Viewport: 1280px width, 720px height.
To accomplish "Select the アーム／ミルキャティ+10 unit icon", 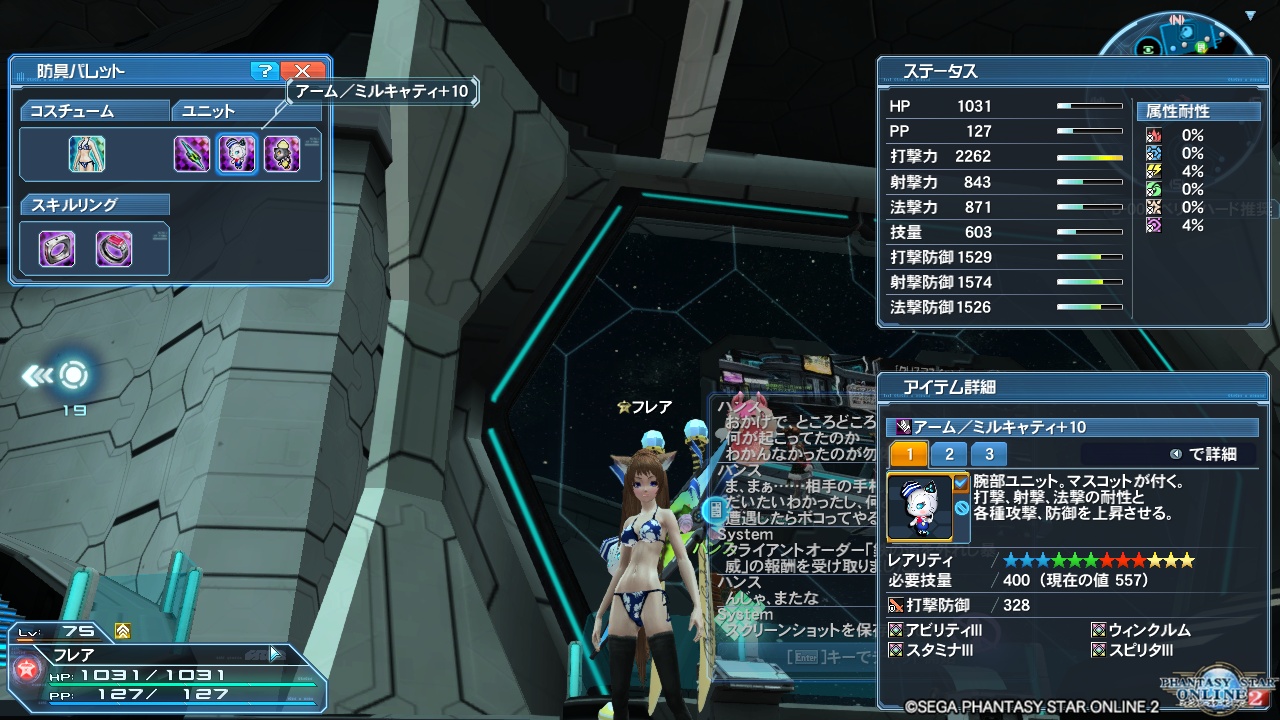I will (x=237, y=155).
